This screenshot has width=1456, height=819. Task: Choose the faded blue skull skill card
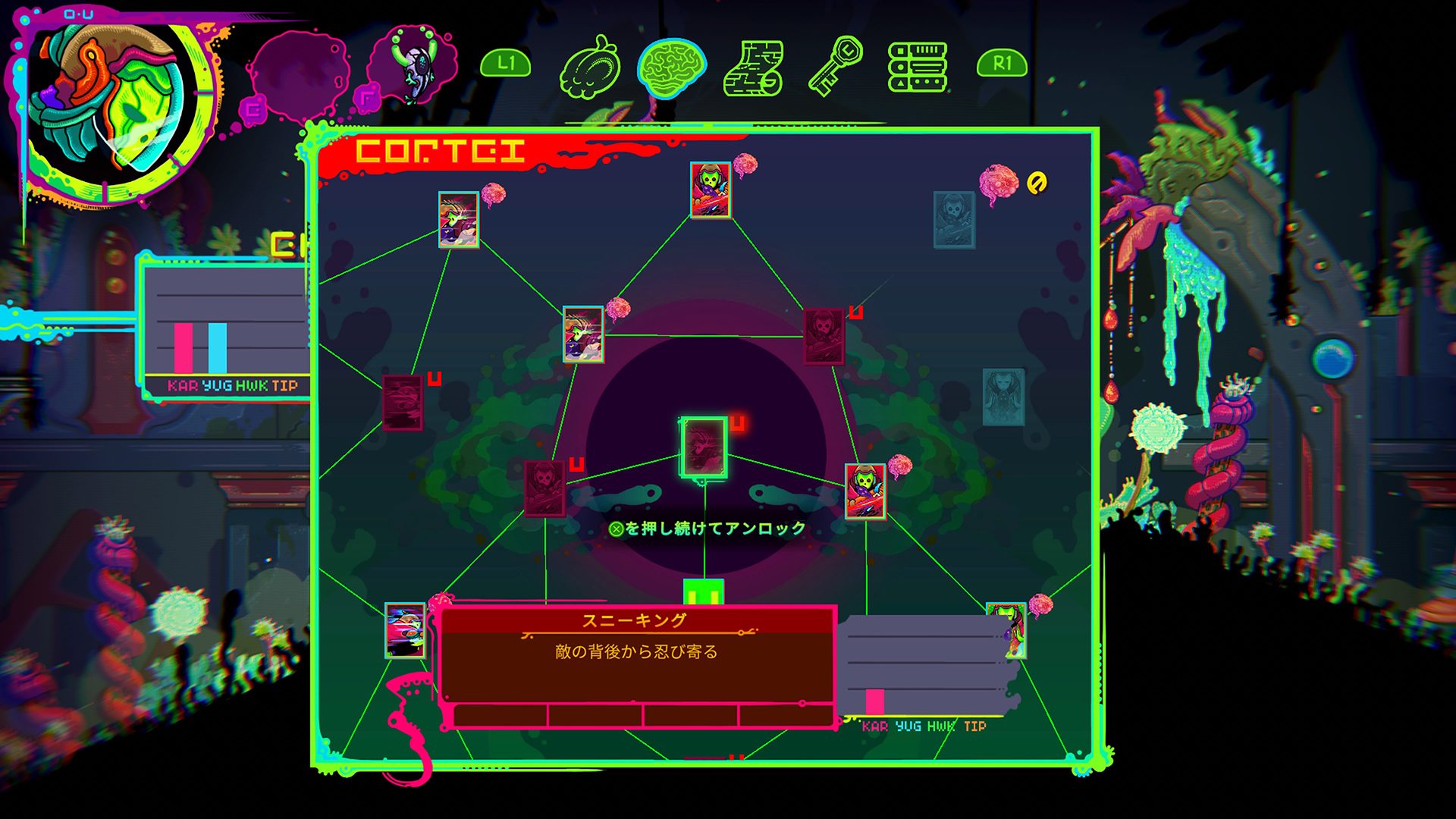pos(954,220)
